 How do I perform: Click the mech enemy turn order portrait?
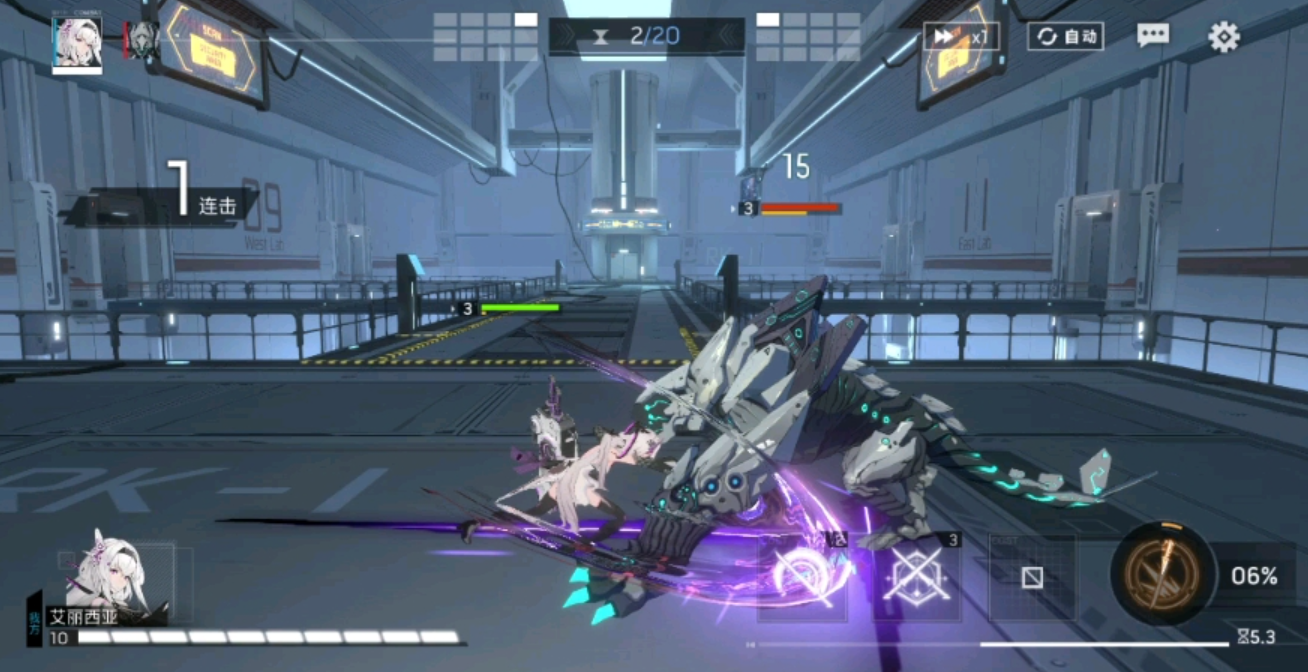143,40
